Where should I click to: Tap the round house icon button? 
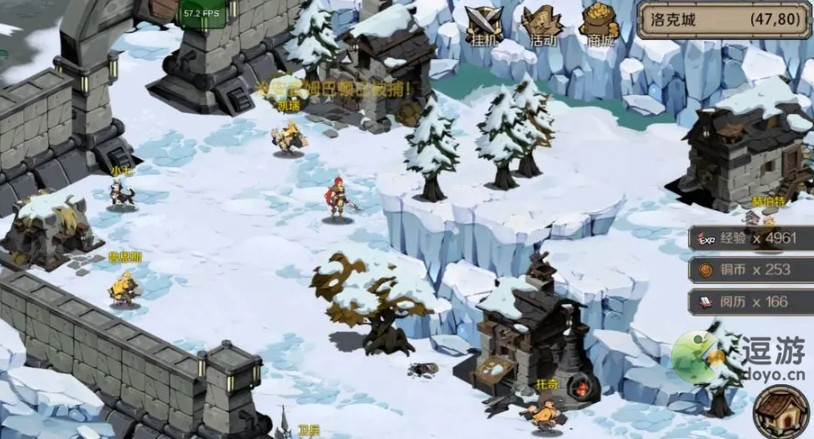click(780, 410)
